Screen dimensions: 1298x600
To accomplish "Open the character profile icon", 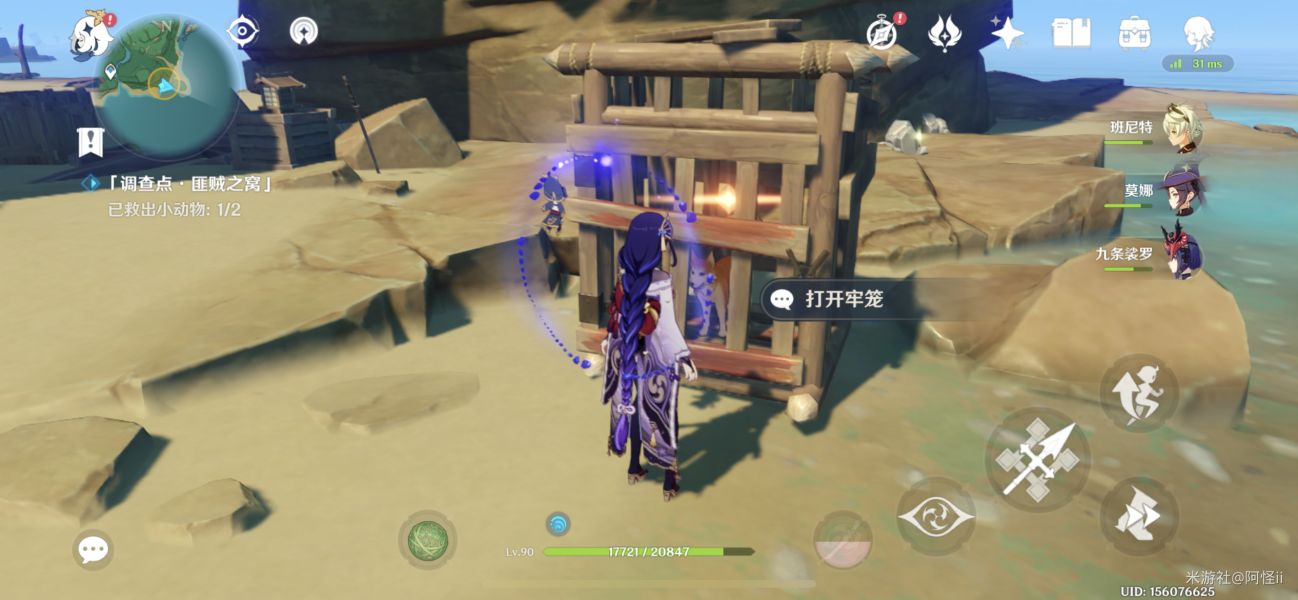I will click(1198, 33).
